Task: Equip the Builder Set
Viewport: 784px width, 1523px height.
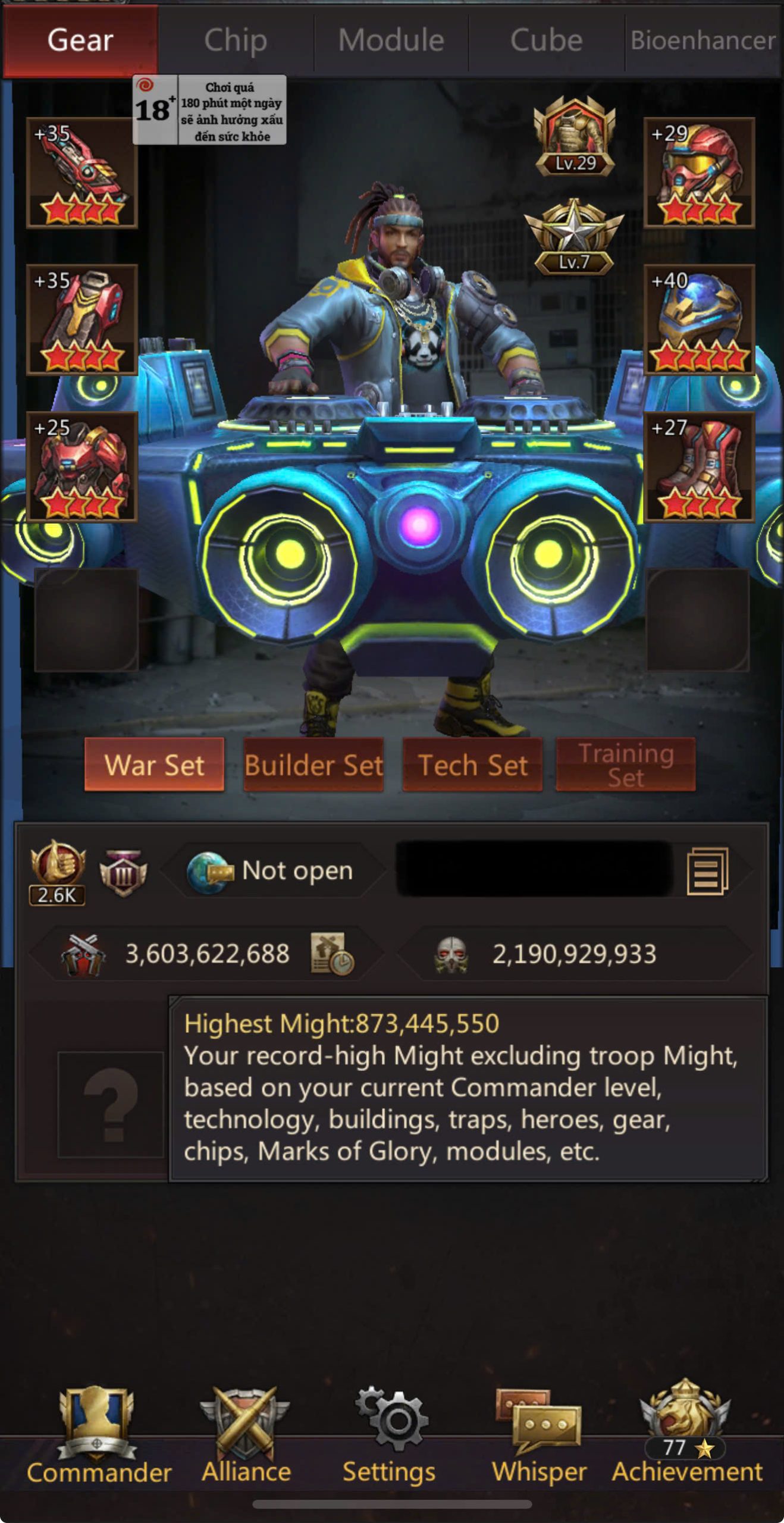Action: click(x=313, y=764)
